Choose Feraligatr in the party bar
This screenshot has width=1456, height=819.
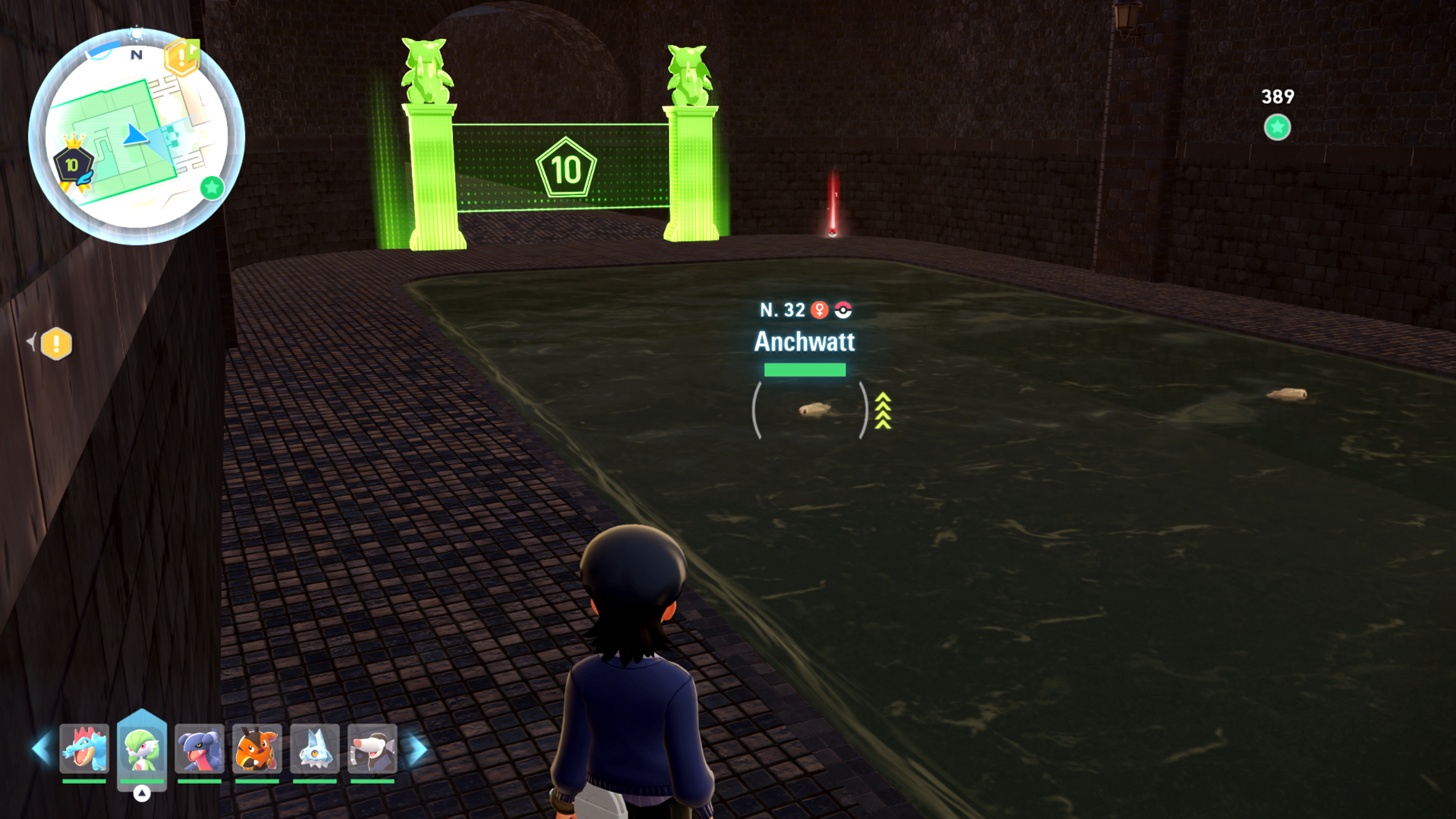point(84,748)
